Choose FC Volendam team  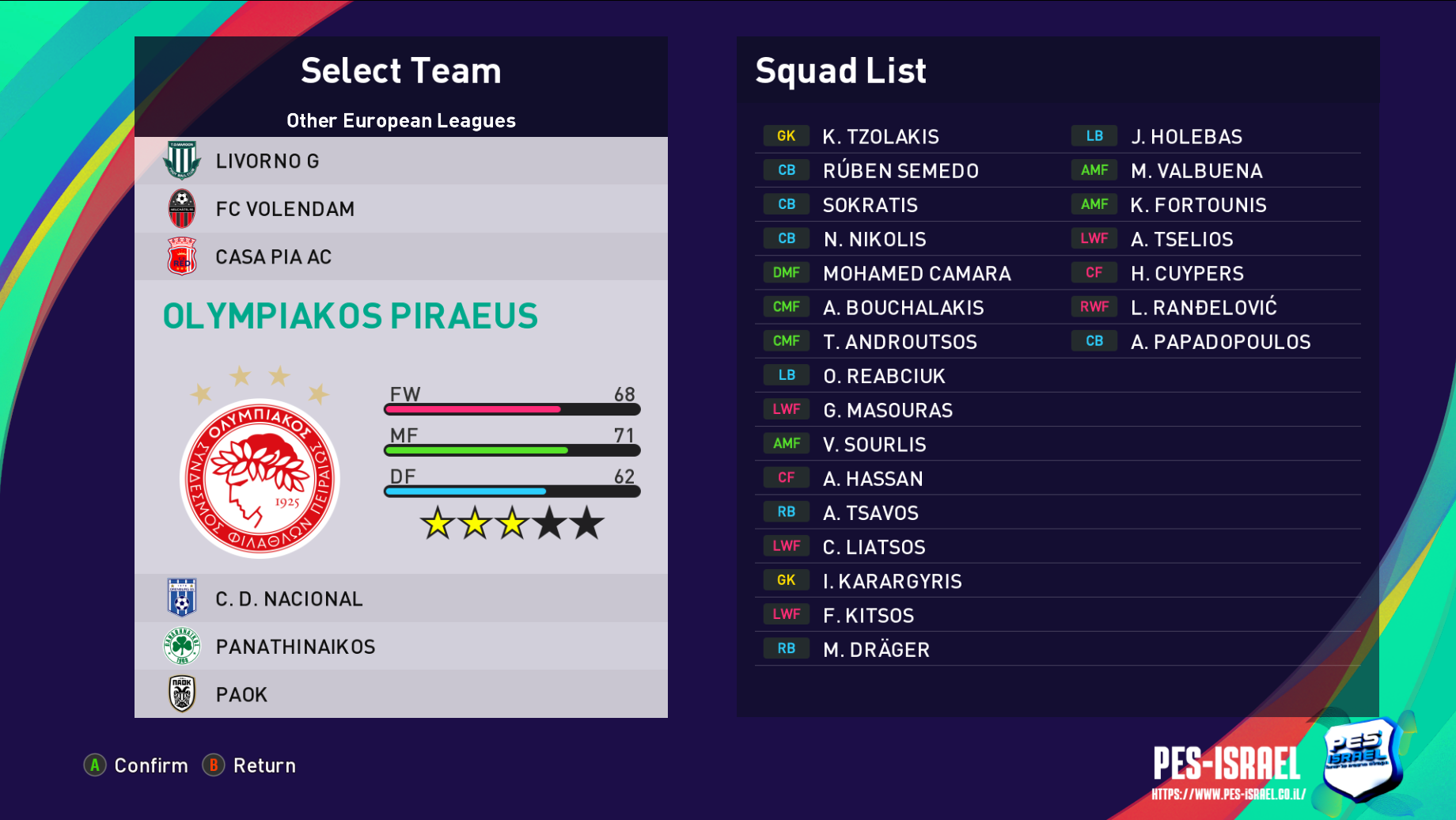(400, 209)
